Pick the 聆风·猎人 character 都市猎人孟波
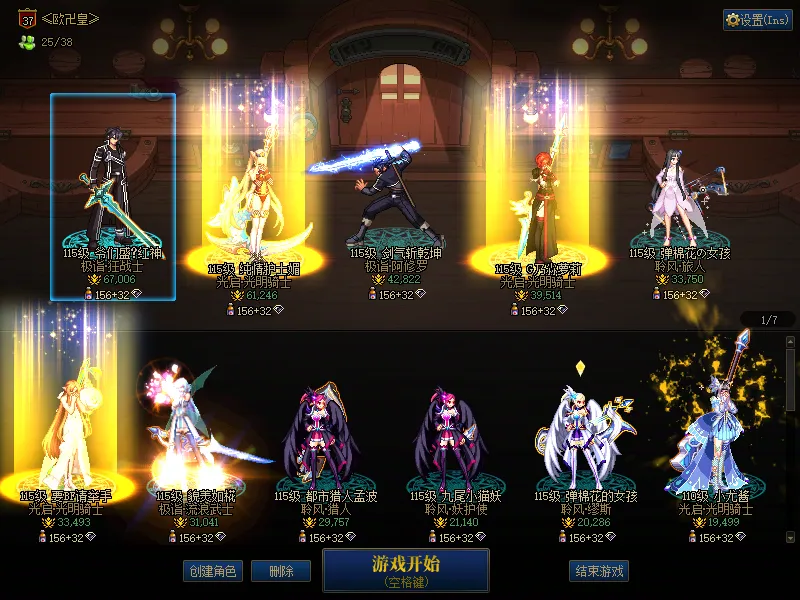The width and height of the screenshot is (800, 600). [325, 430]
